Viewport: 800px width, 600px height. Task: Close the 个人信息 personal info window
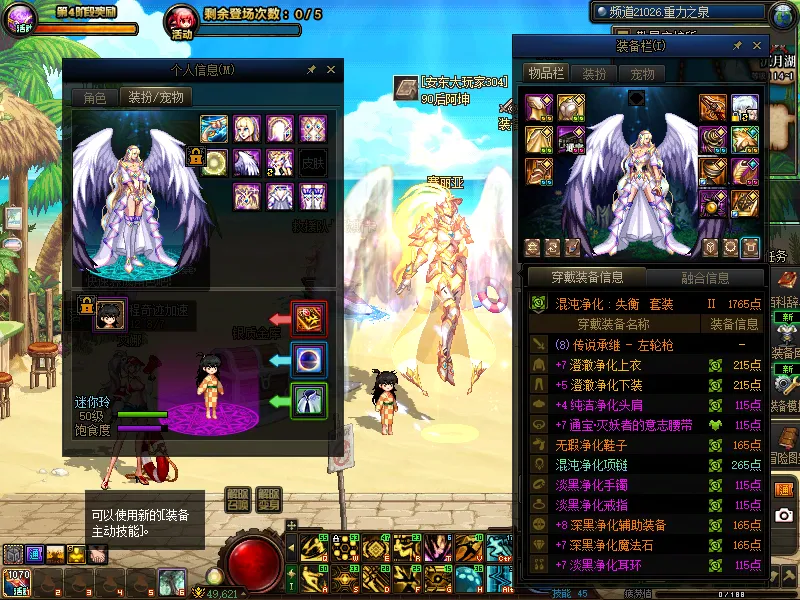331,70
